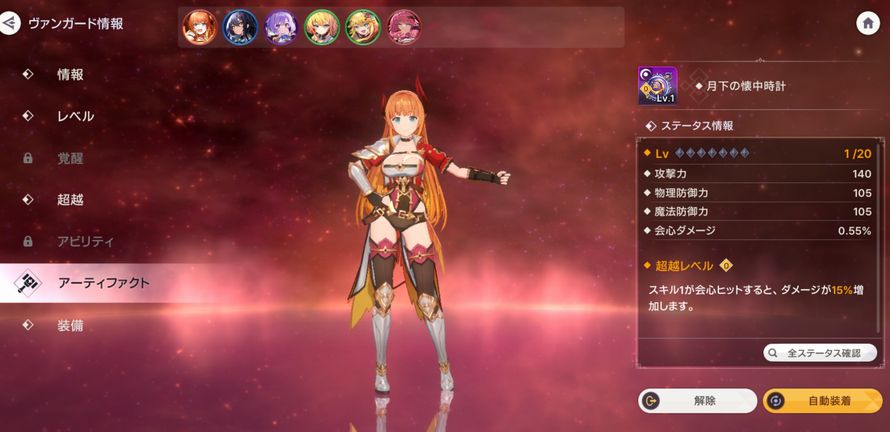Open the 超越 menu entry

70,200
